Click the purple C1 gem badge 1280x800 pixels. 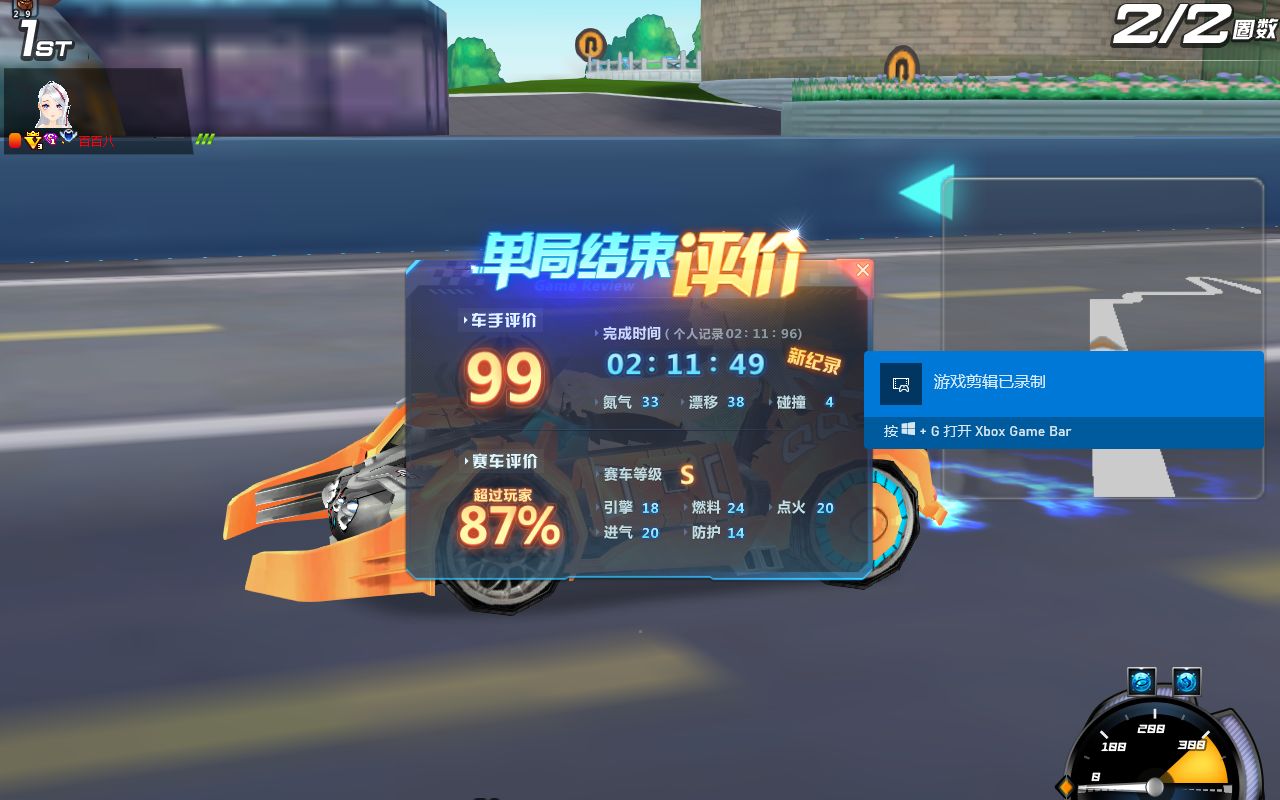click(52, 141)
